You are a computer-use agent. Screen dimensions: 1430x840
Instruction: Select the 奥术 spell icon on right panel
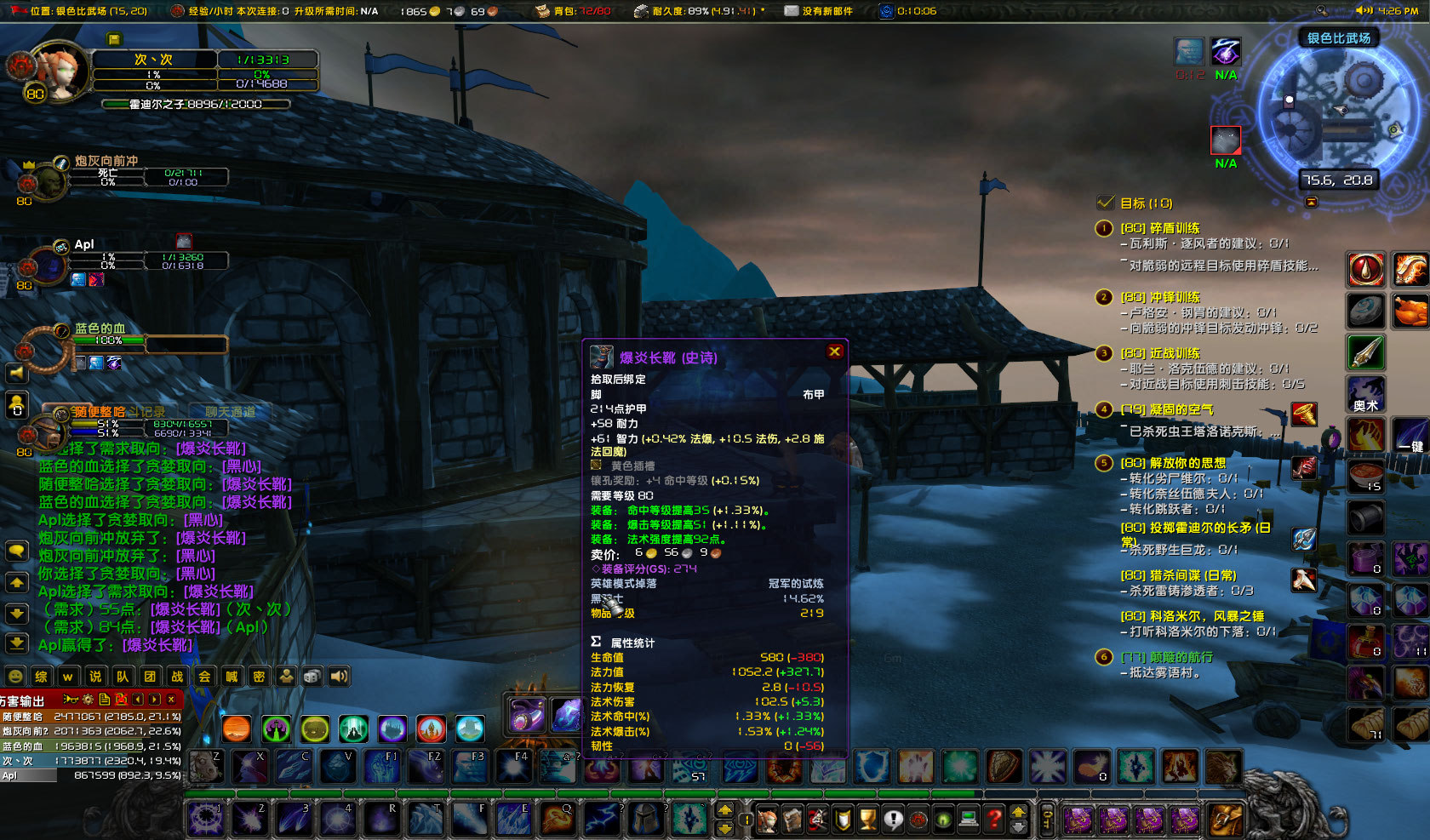1365,394
